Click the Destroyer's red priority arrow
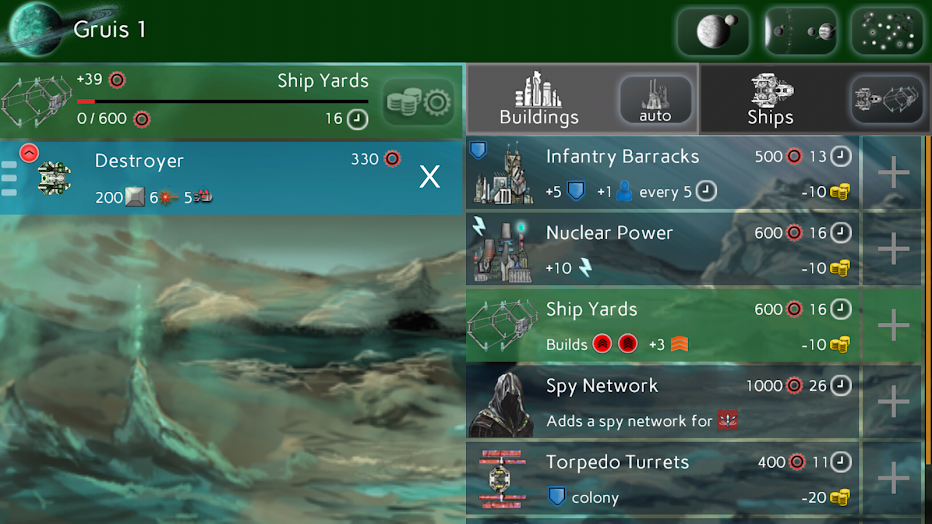The height and width of the screenshot is (524, 932). coord(29,153)
